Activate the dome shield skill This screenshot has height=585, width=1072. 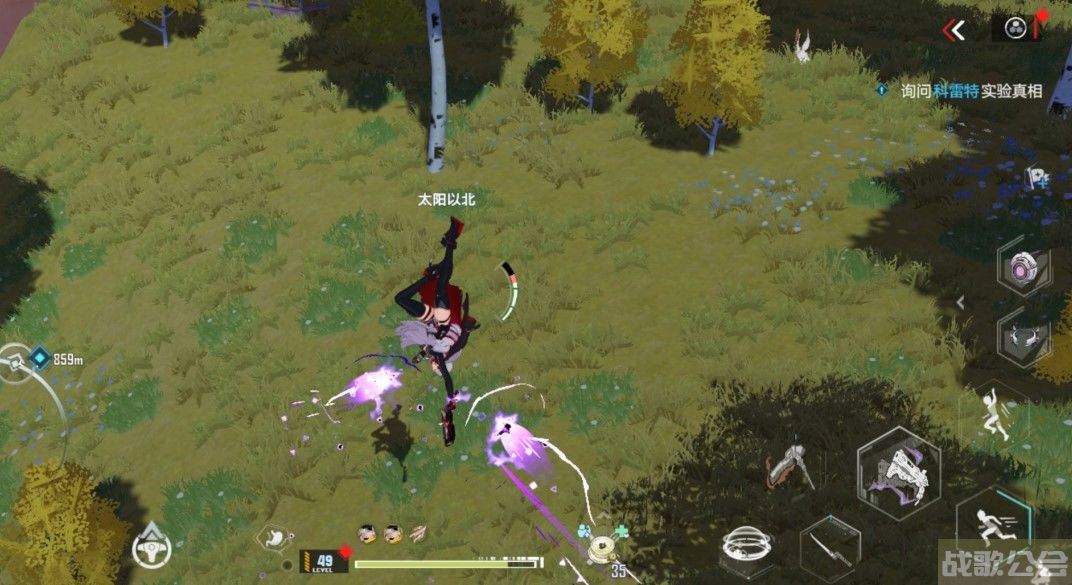click(x=746, y=547)
